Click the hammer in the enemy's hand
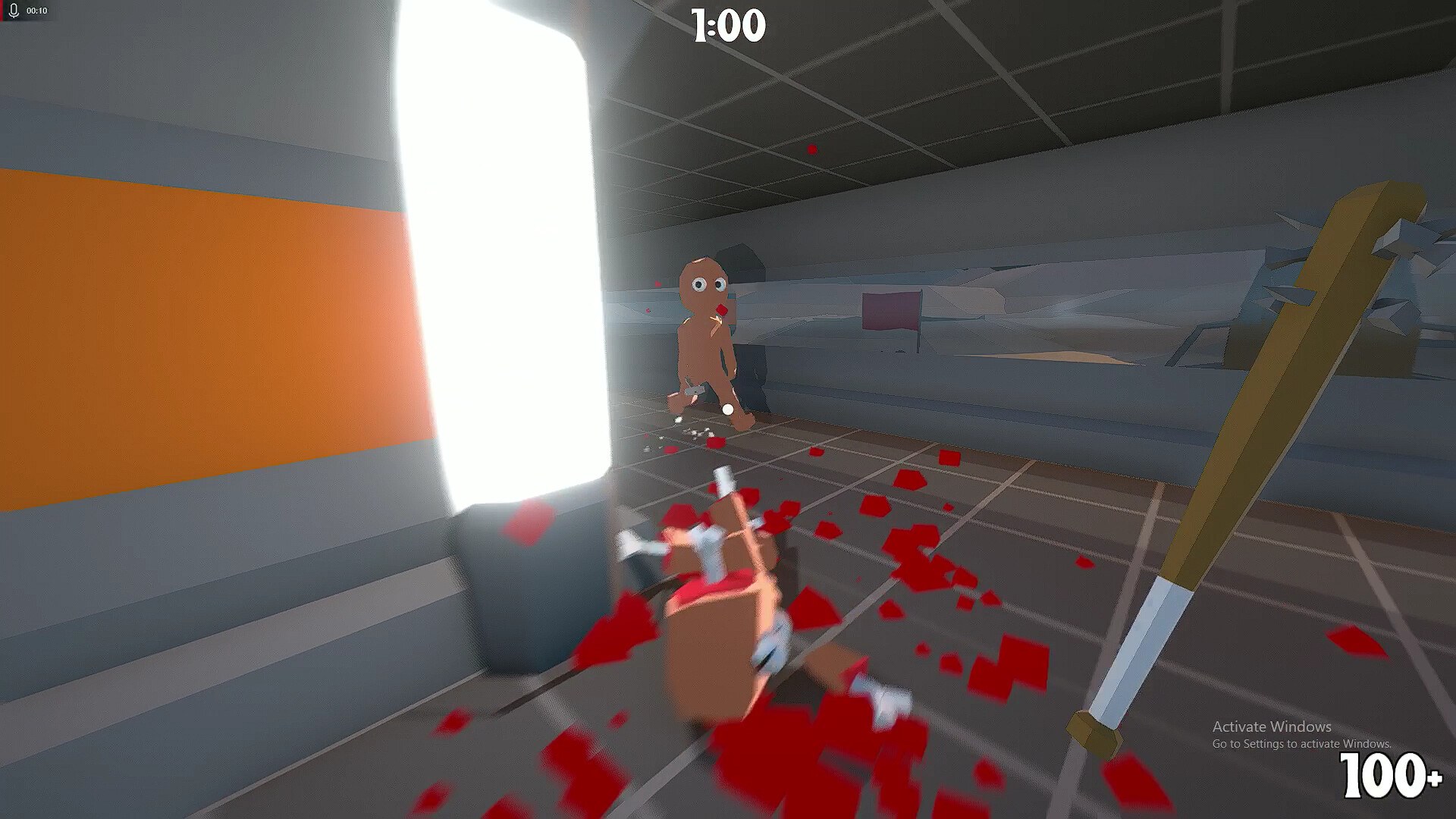 (x=694, y=392)
